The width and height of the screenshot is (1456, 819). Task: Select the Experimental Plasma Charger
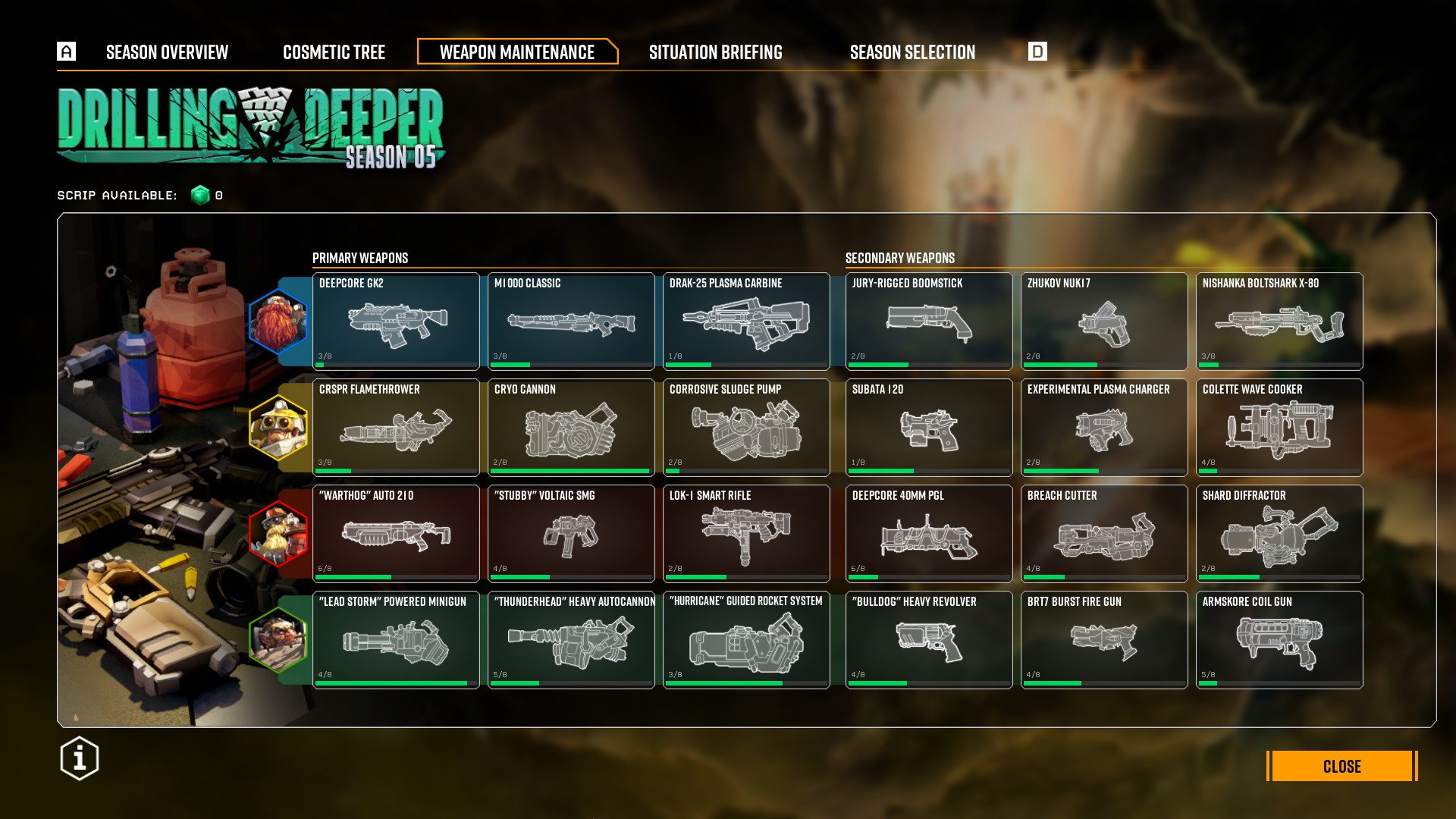click(1104, 428)
